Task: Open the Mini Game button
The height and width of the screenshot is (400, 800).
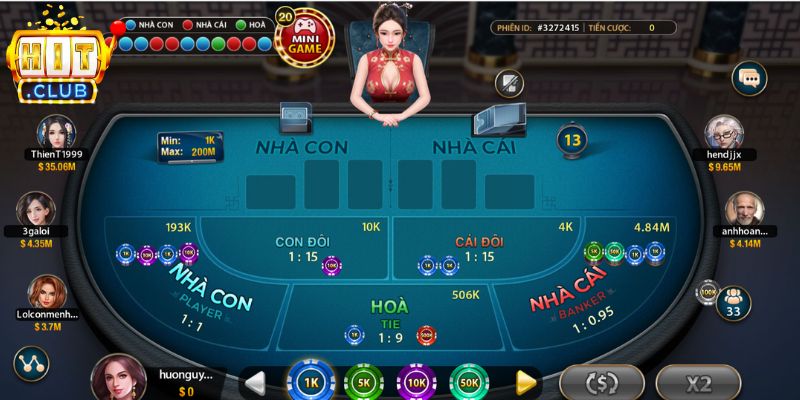Action: (x=304, y=38)
